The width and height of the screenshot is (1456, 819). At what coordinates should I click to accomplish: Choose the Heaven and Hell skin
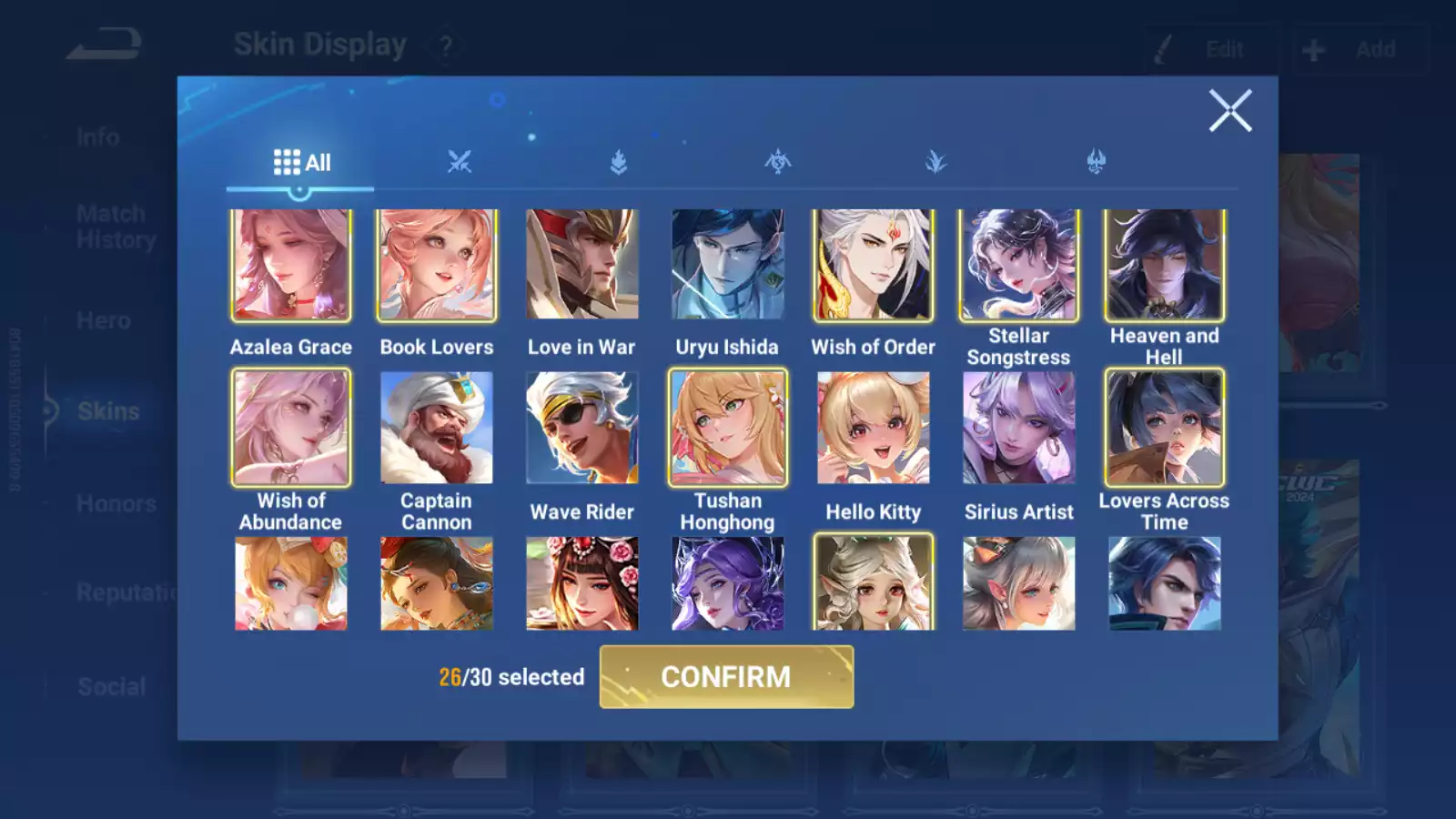pos(1165,265)
